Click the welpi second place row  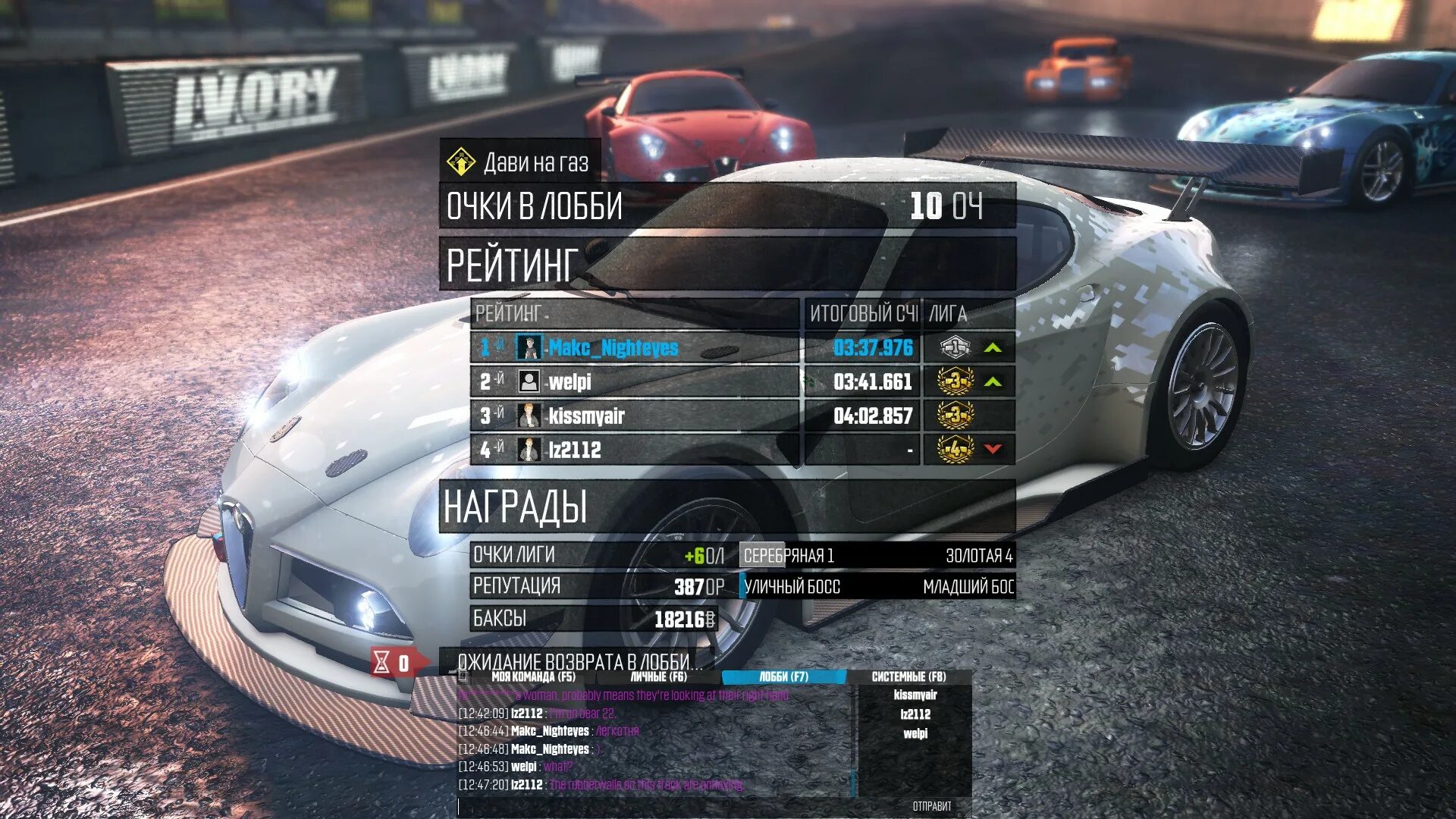click(x=634, y=381)
